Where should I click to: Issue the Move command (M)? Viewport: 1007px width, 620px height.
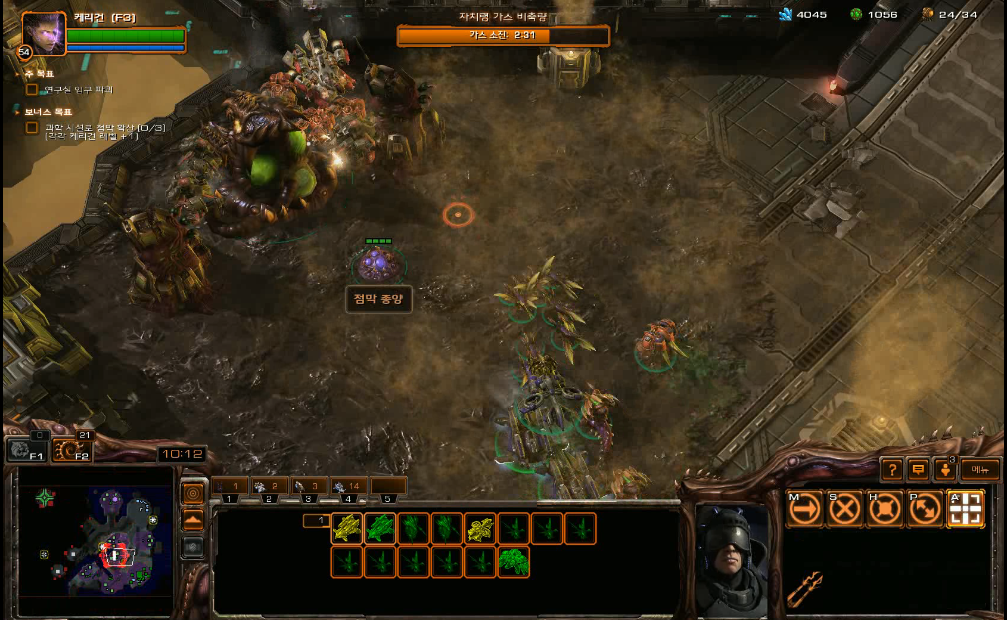tap(805, 509)
